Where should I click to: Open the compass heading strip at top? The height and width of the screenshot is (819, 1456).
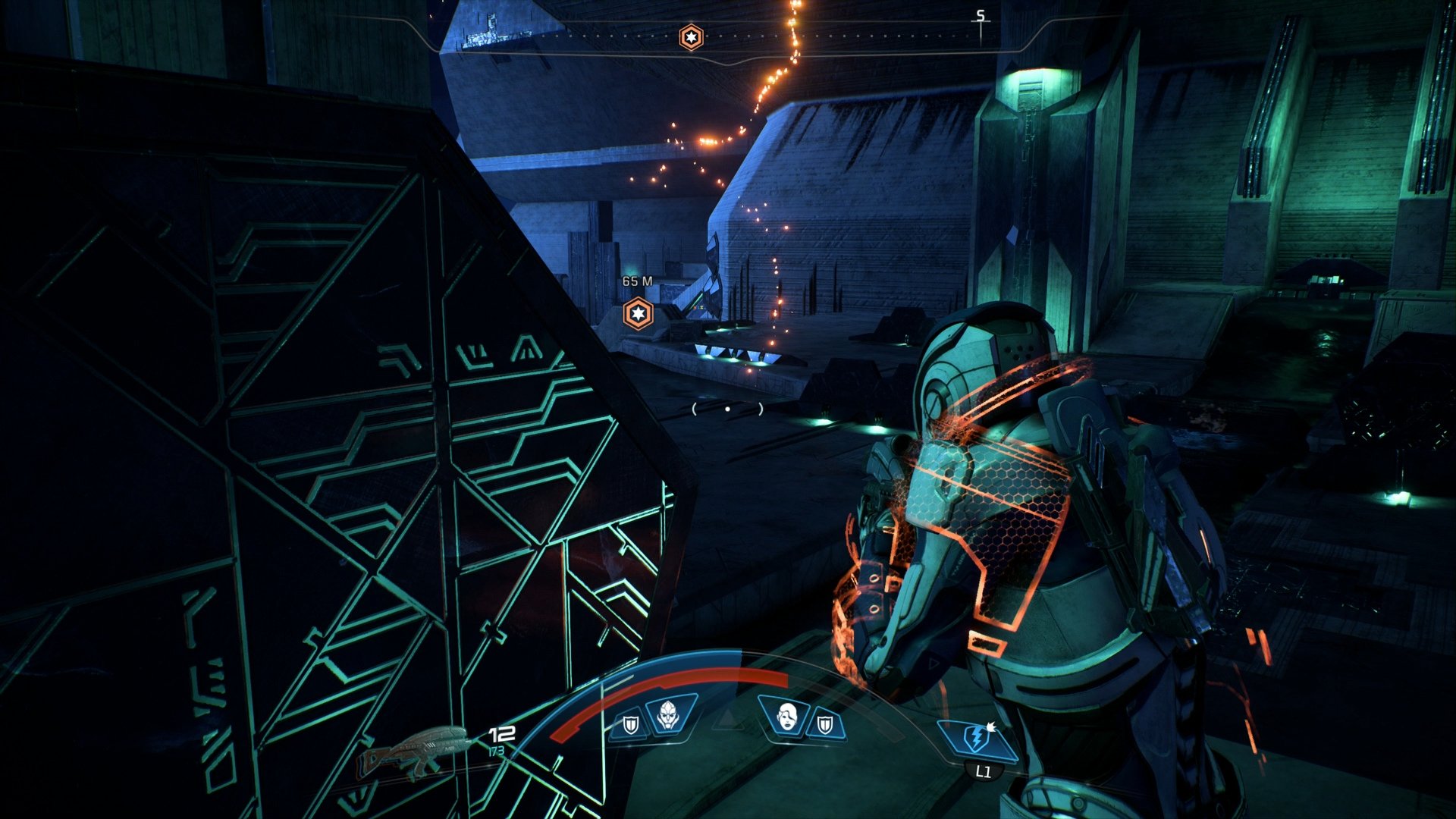click(x=728, y=34)
